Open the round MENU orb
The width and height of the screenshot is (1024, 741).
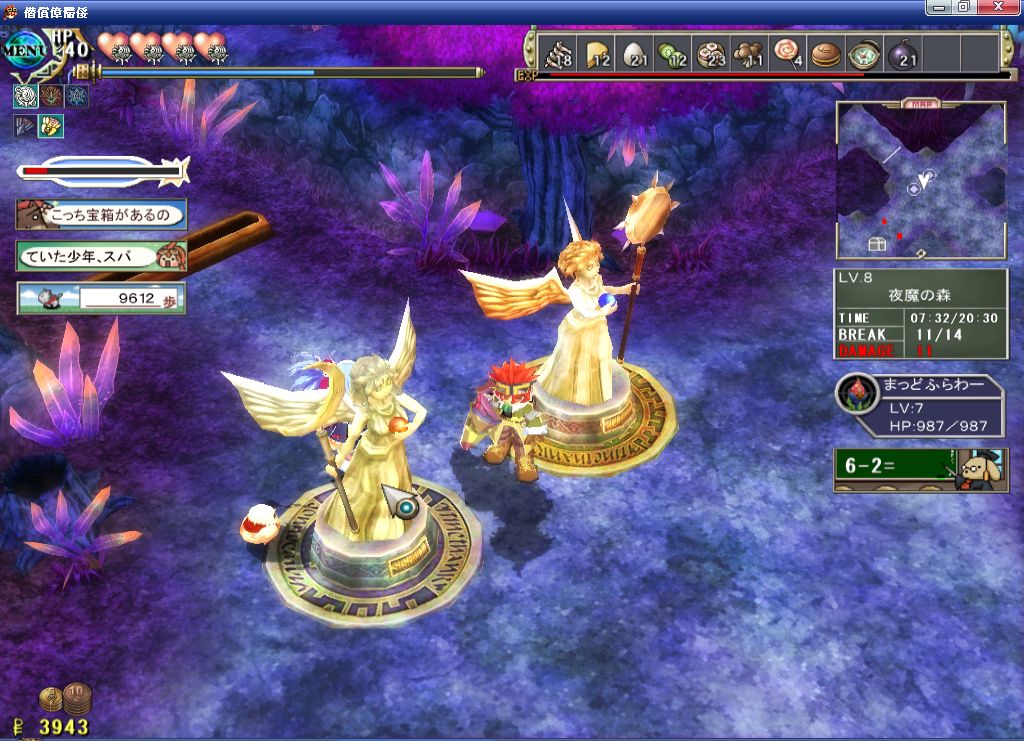click(26, 50)
